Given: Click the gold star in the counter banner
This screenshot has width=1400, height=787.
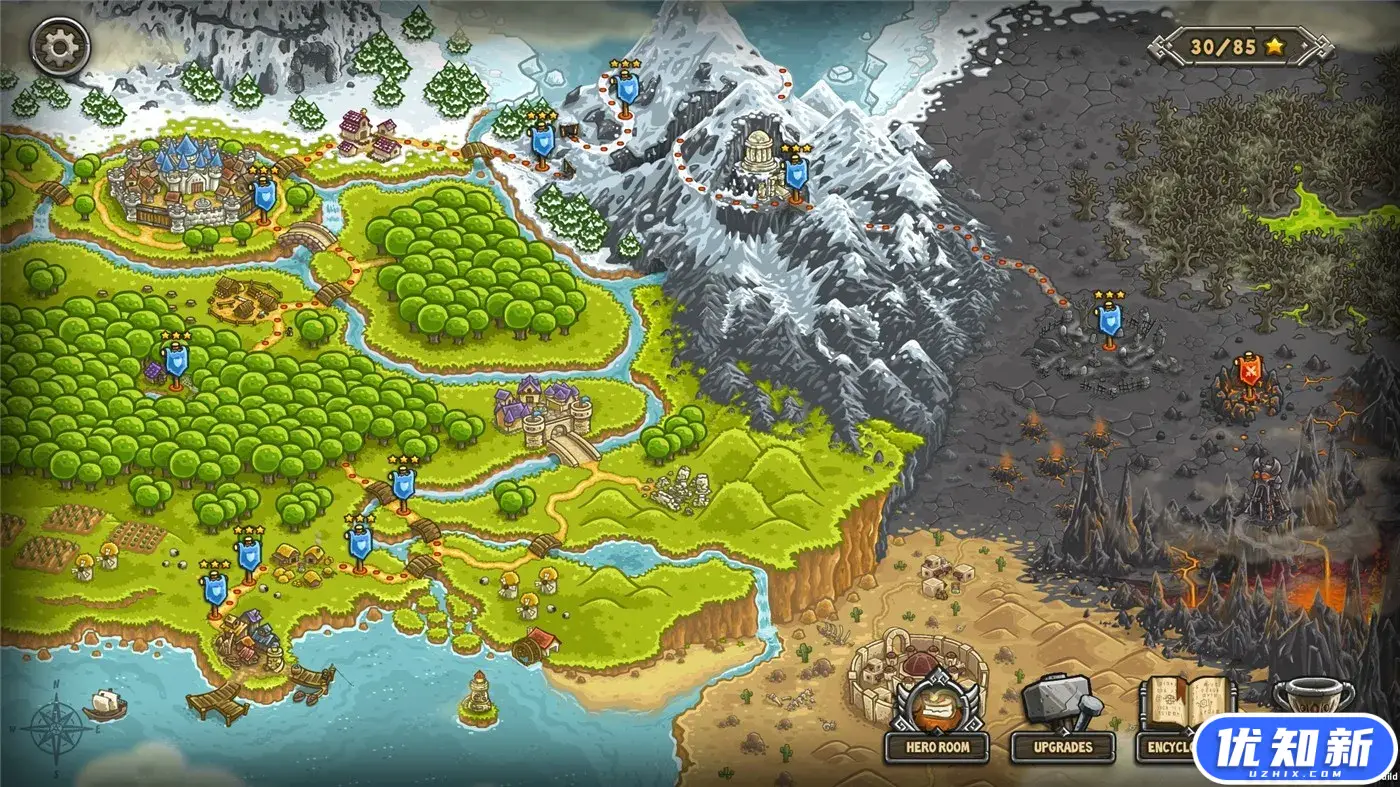Looking at the screenshot, I should tap(1274, 45).
